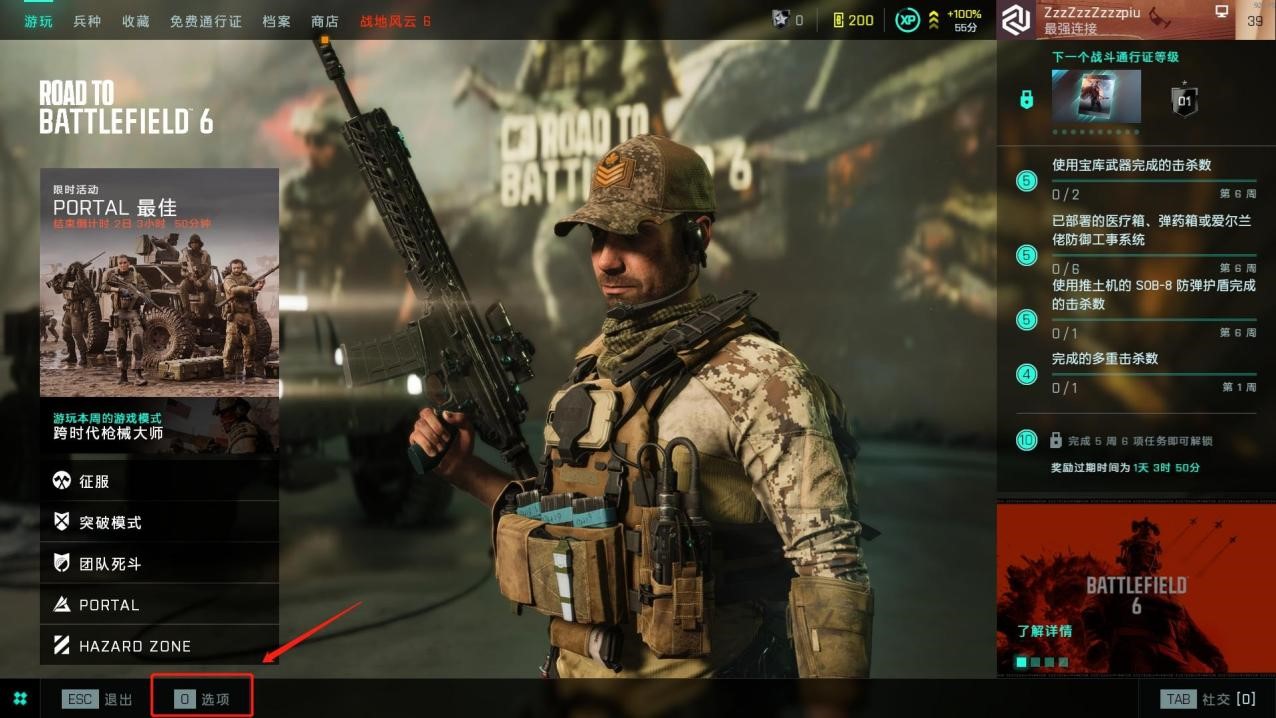Choose 突破模式 from the mode list

[x=159, y=522]
